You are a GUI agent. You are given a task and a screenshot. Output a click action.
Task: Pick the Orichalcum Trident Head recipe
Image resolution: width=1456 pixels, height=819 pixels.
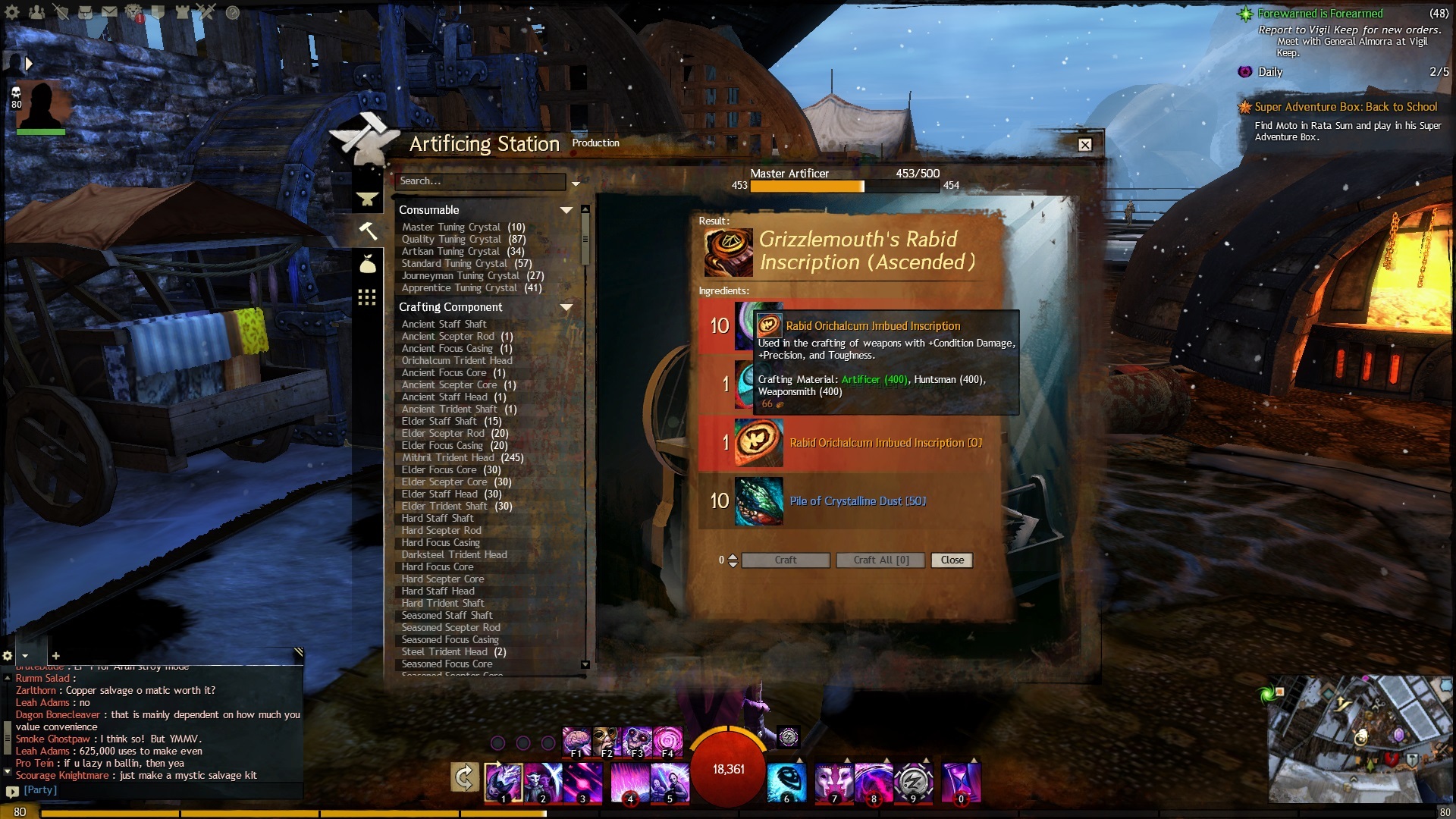pos(457,361)
